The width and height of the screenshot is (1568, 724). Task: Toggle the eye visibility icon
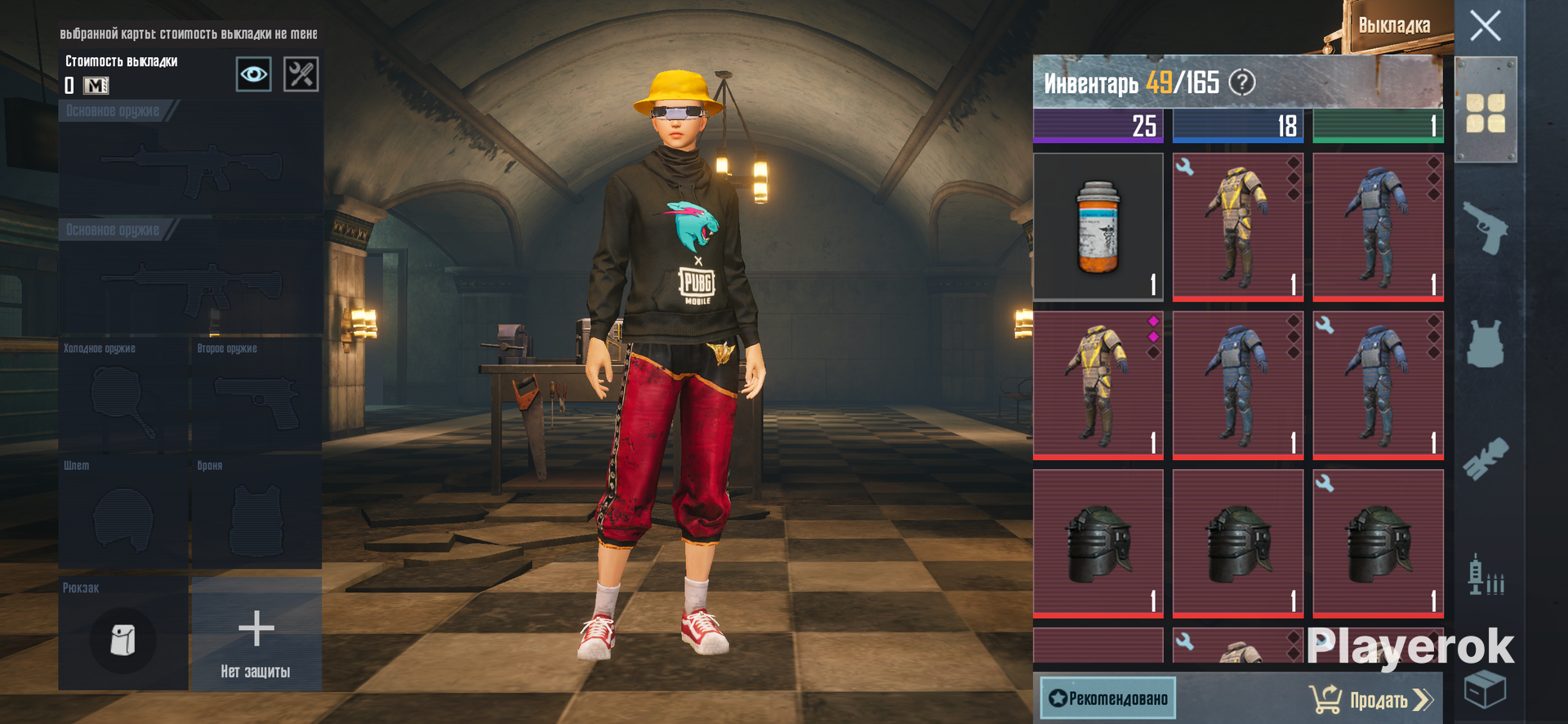tap(253, 75)
